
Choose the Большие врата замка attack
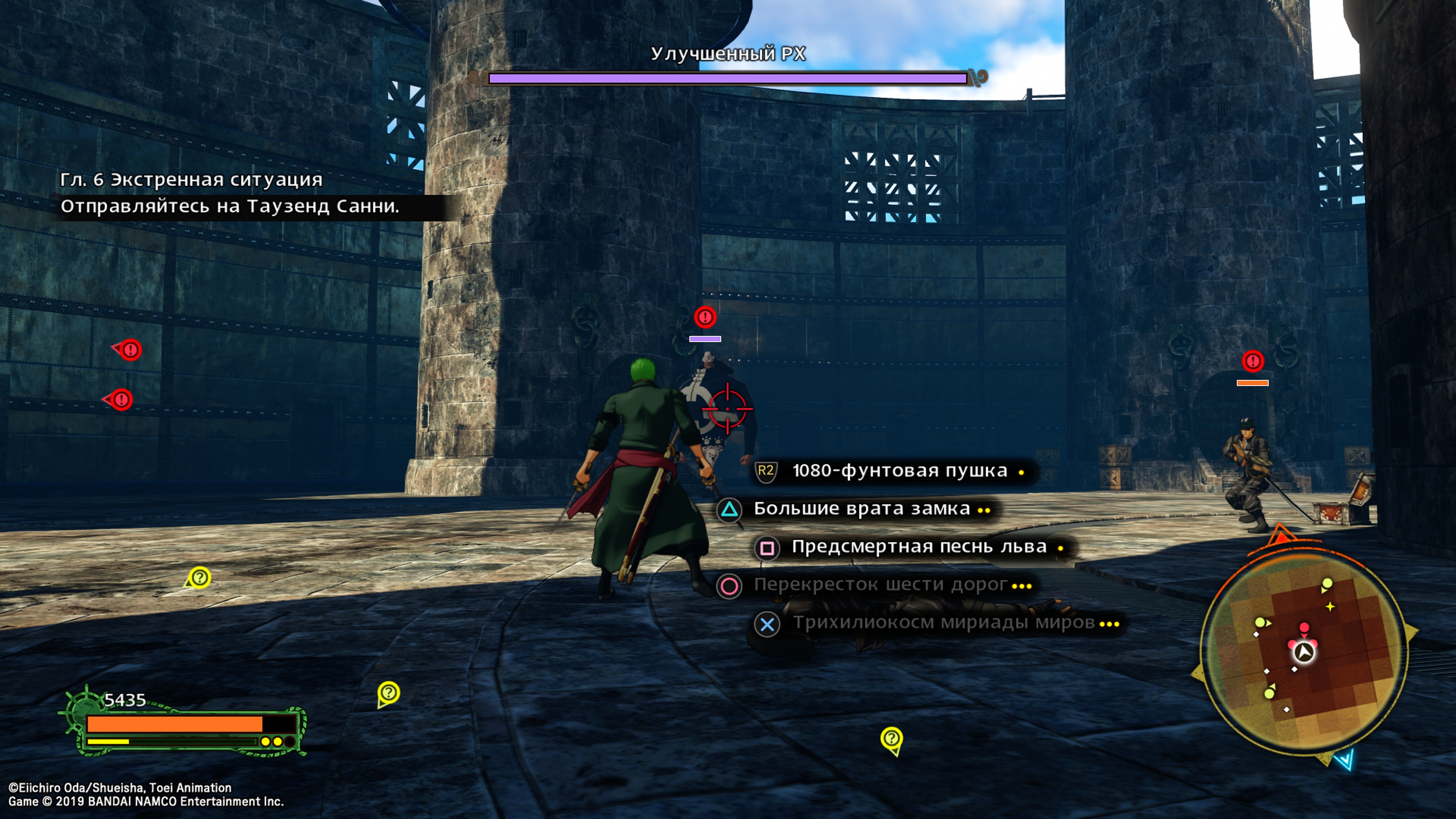point(861,509)
